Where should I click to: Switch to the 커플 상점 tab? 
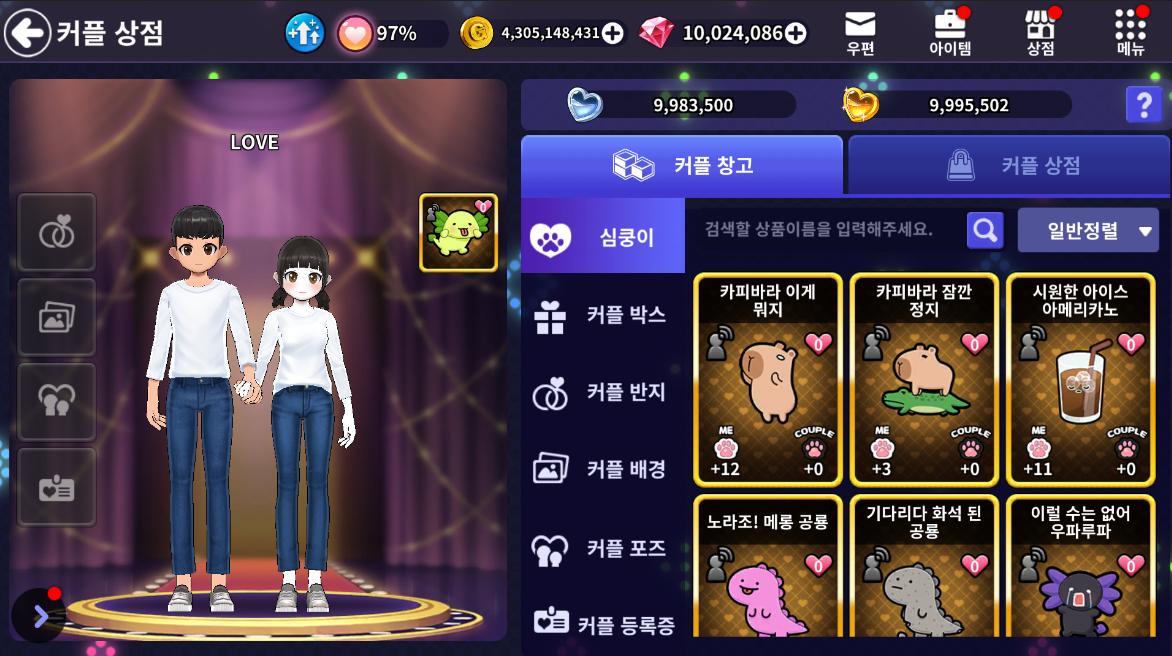point(1009,165)
